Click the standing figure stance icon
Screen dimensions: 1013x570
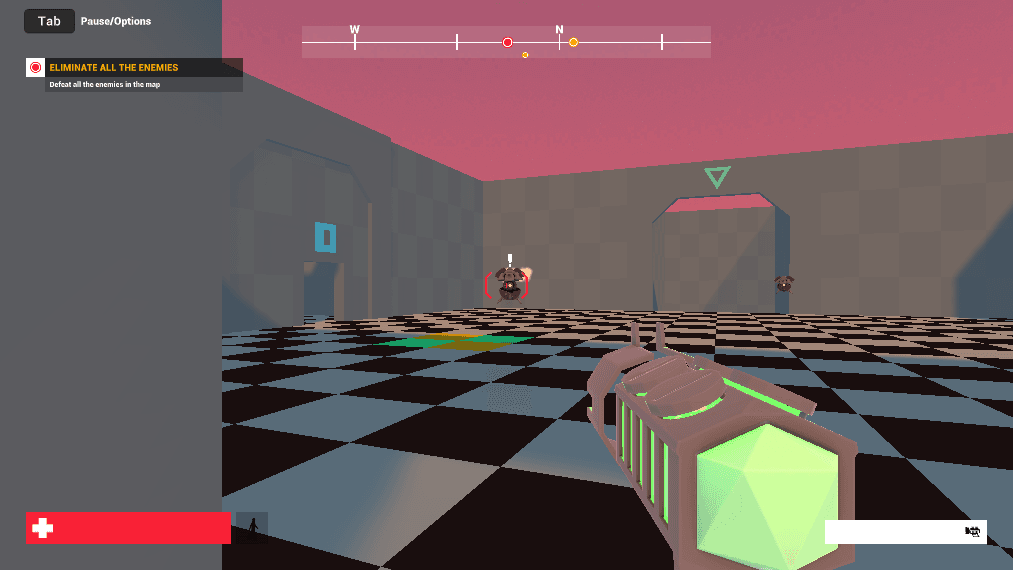(x=252, y=527)
